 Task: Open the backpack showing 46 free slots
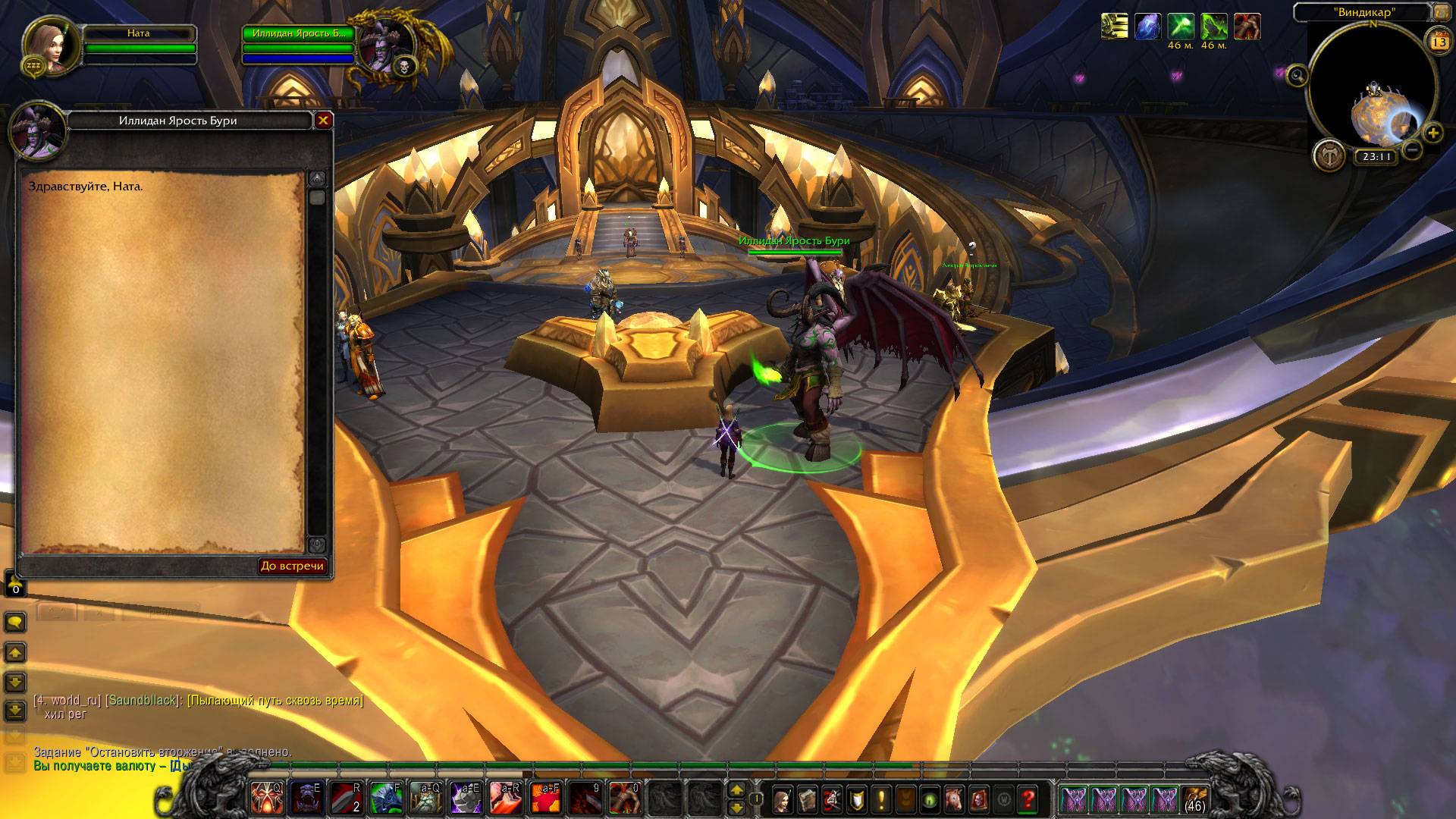click(x=1194, y=799)
